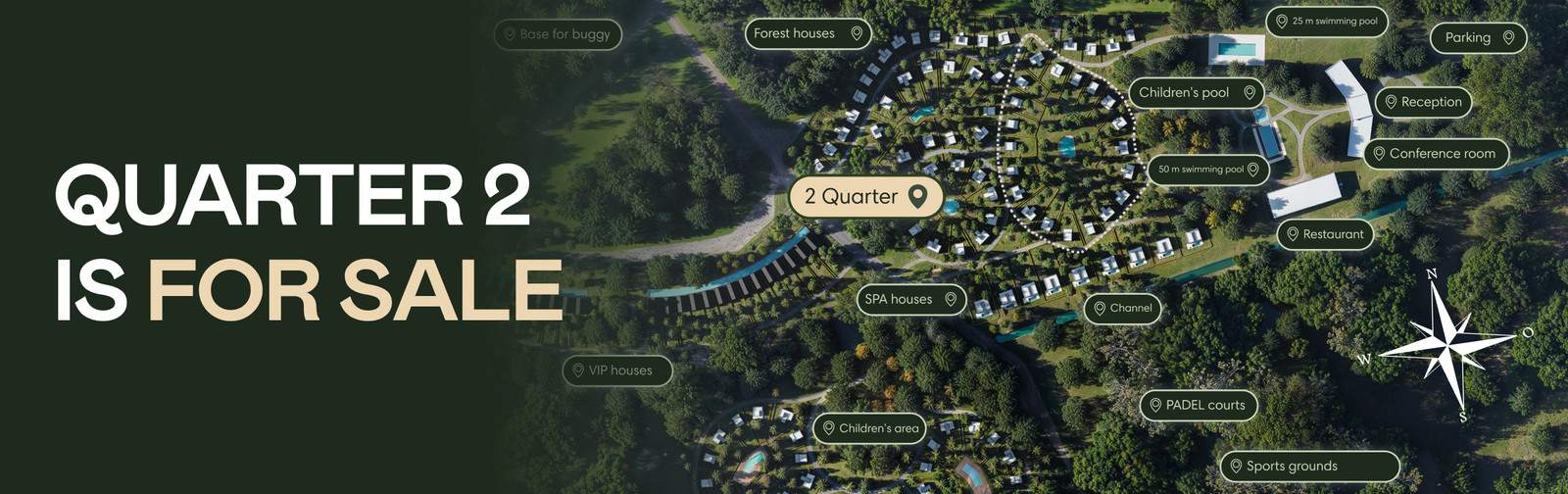This screenshot has width=1568, height=494.
Task: Select the highlighted 2 Quarter marker
Action: click(865, 197)
